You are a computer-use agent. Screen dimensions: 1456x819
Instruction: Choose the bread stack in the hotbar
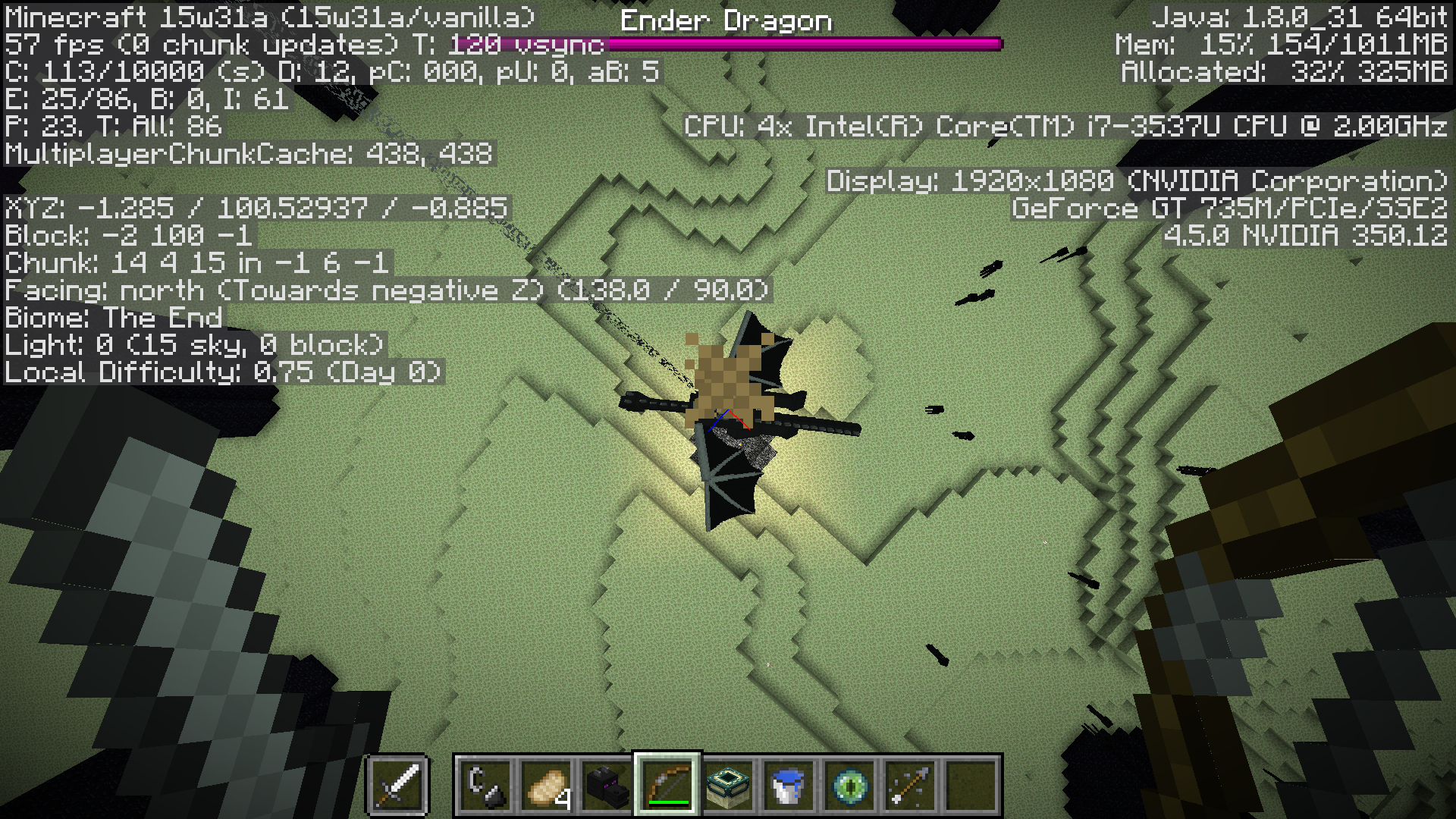coord(546,786)
